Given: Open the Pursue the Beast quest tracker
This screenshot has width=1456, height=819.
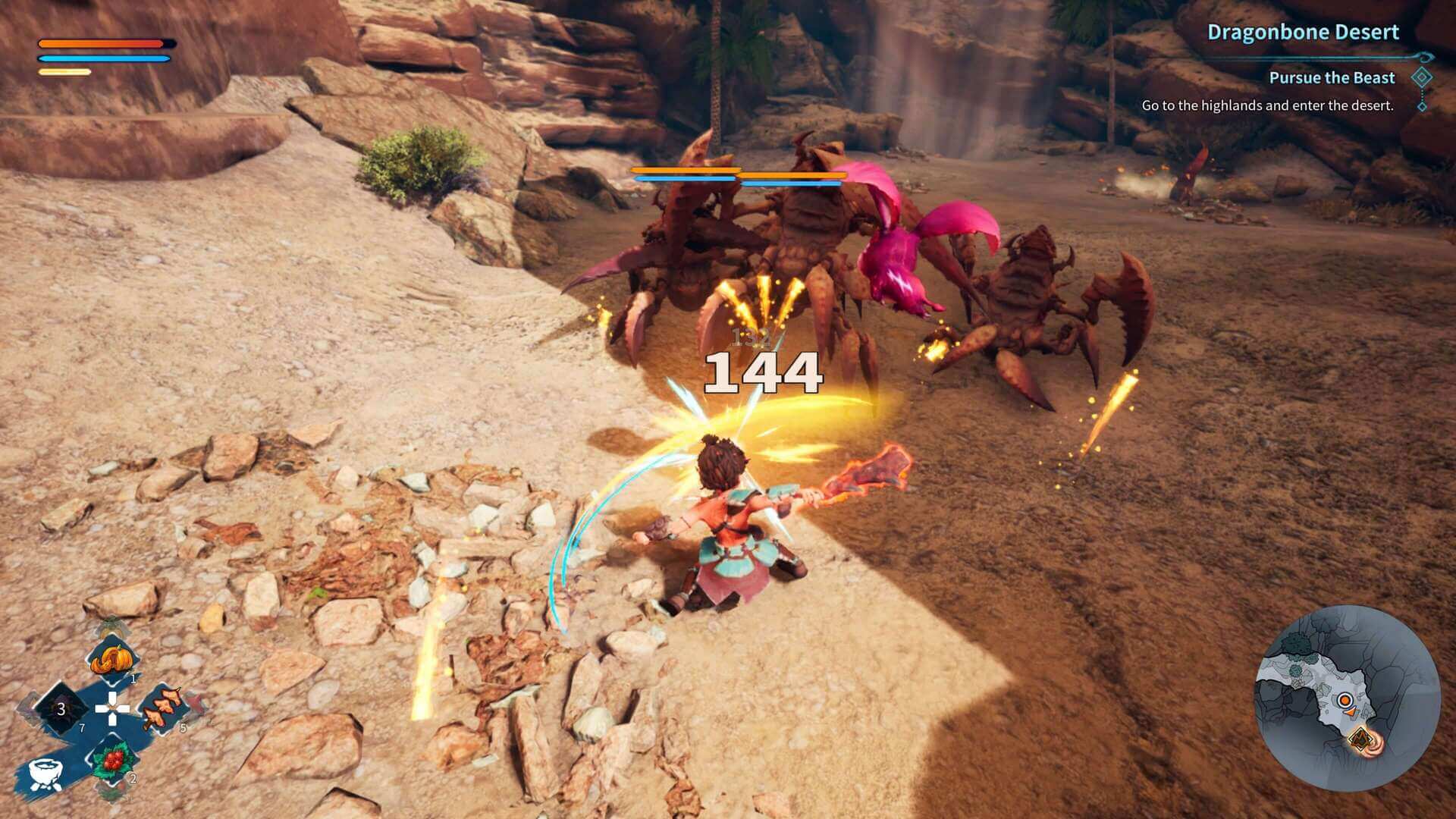Looking at the screenshot, I should pyautogui.click(x=1332, y=78).
